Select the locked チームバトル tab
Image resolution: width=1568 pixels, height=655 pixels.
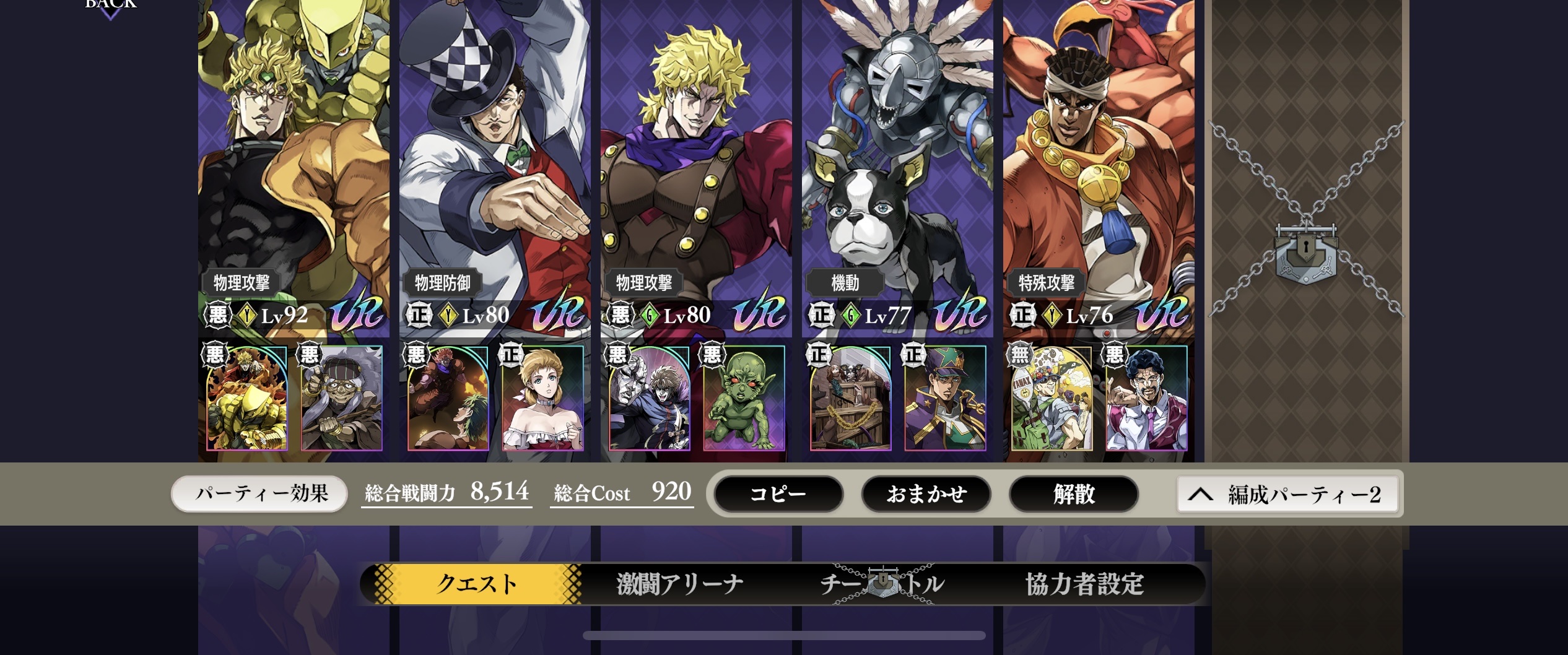pyautogui.click(x=882, y=584)
